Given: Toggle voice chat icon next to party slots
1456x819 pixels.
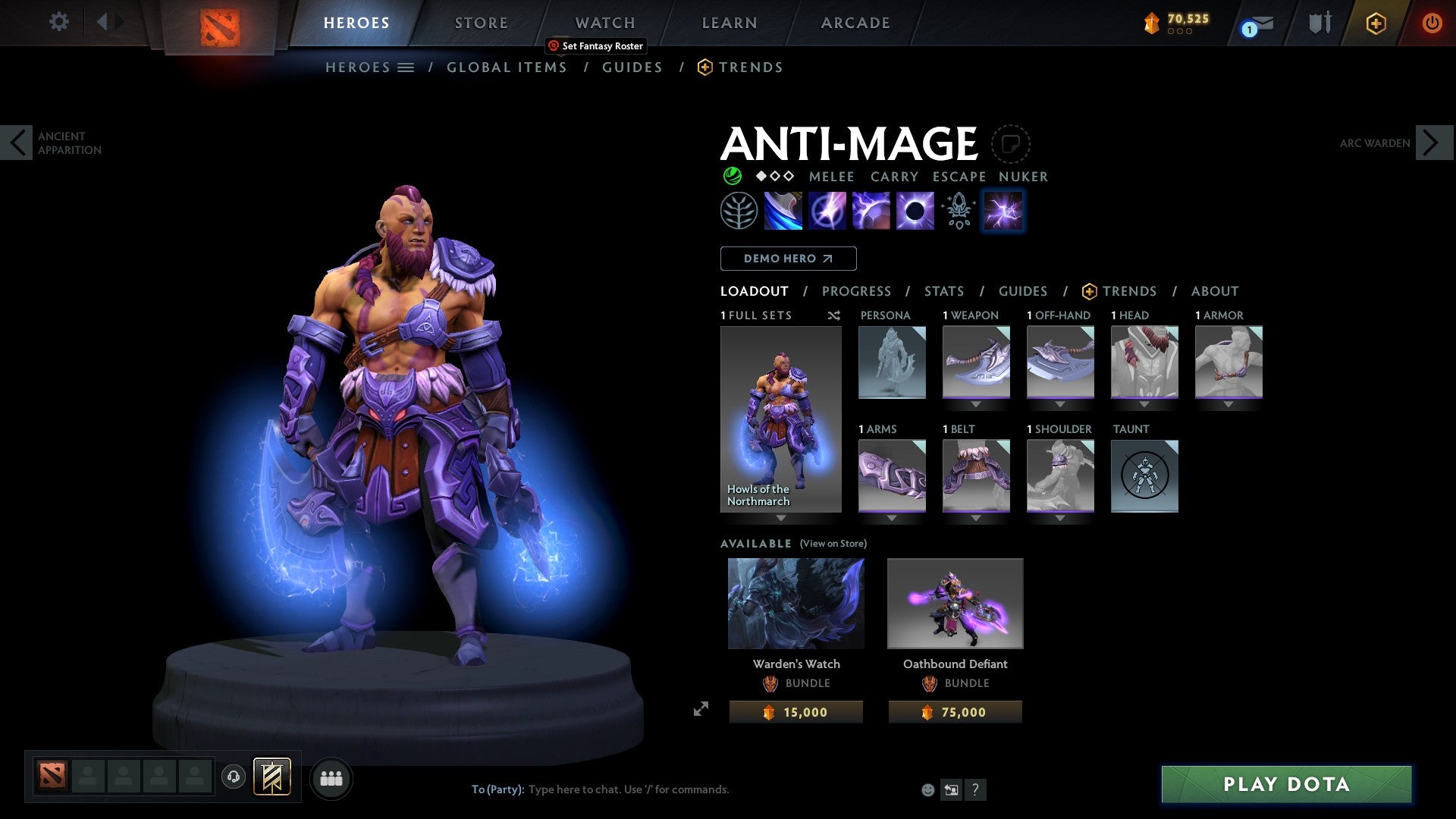Looking at the screenshot, I should point(234,777).
